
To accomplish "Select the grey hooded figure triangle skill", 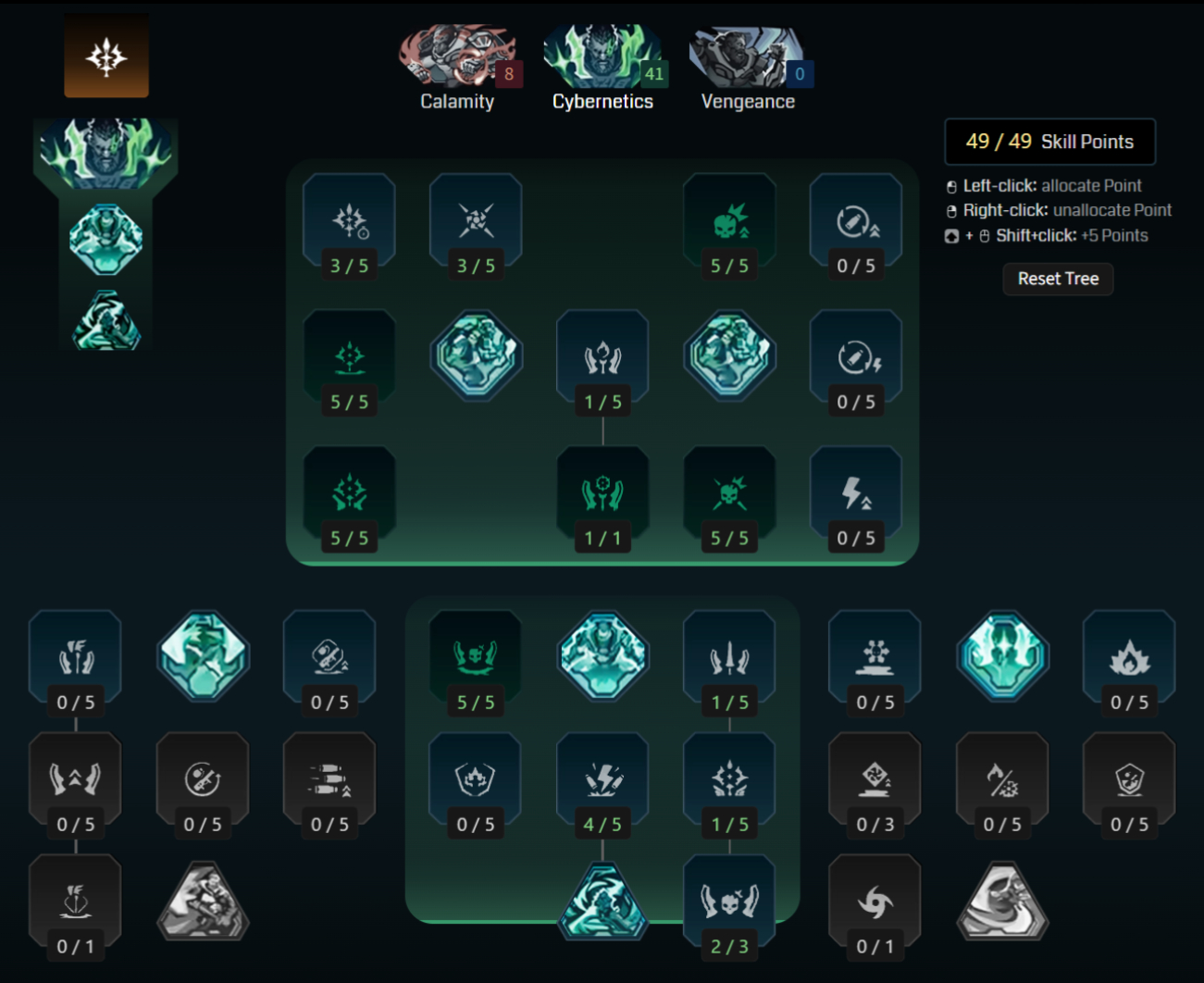I will [1002, 901].
